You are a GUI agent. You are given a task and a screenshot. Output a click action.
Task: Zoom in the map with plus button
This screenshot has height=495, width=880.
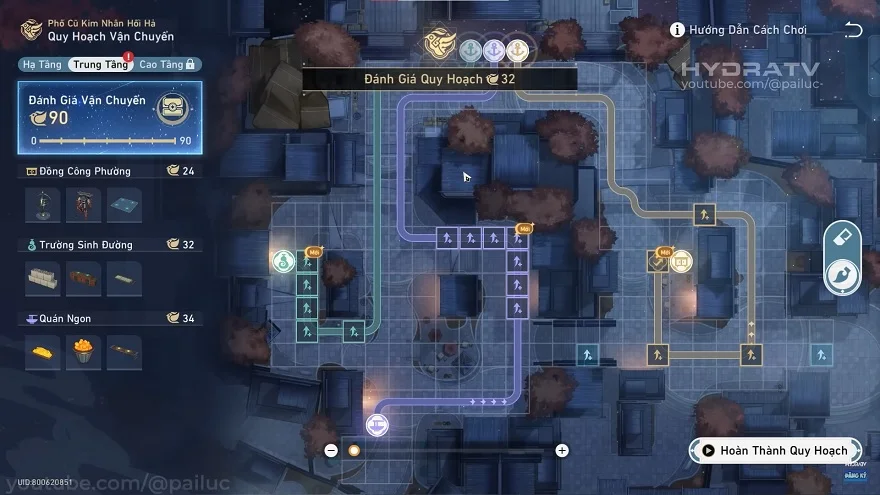click(562, 450)
